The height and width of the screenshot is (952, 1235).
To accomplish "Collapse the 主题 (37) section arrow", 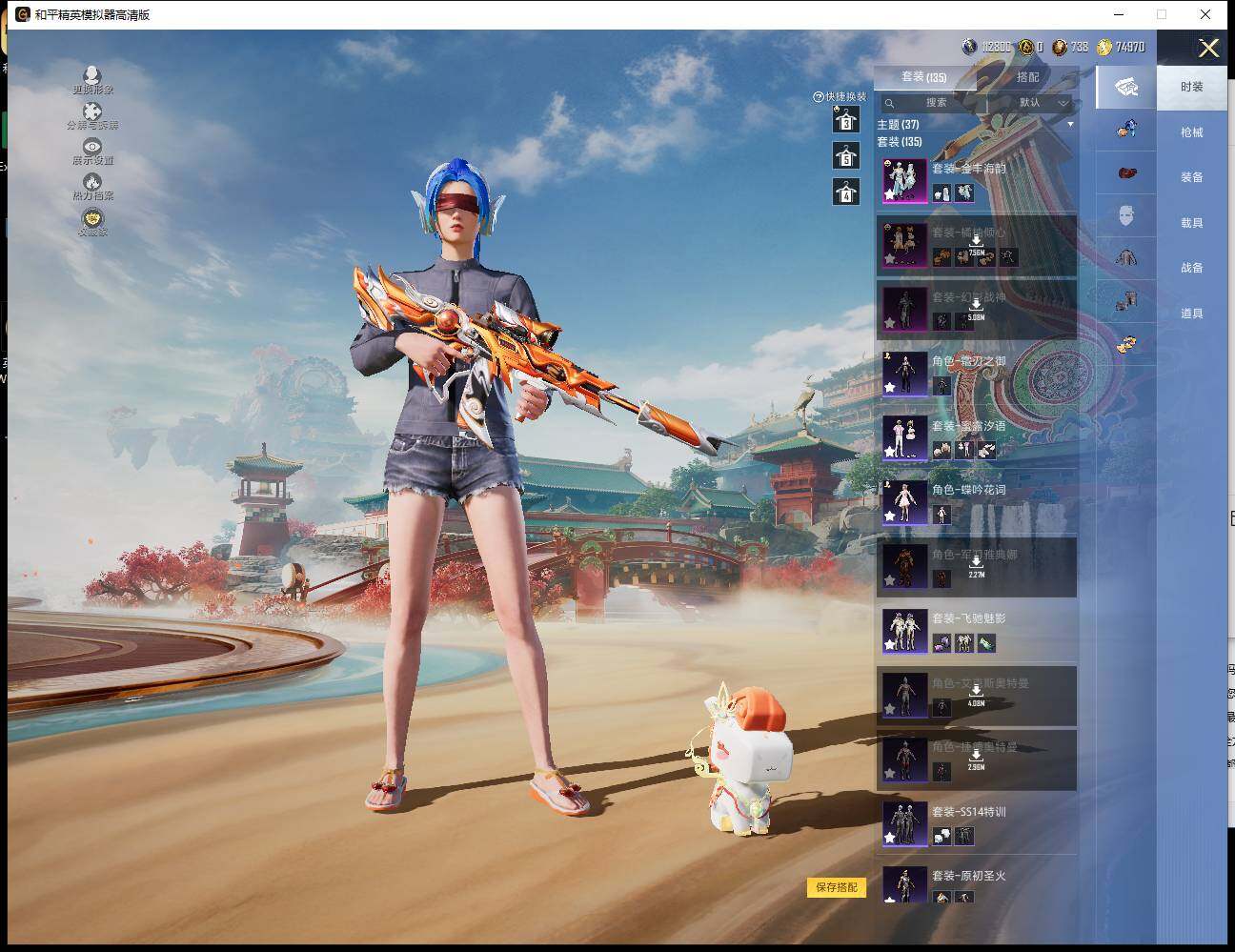I will 1070,125.
